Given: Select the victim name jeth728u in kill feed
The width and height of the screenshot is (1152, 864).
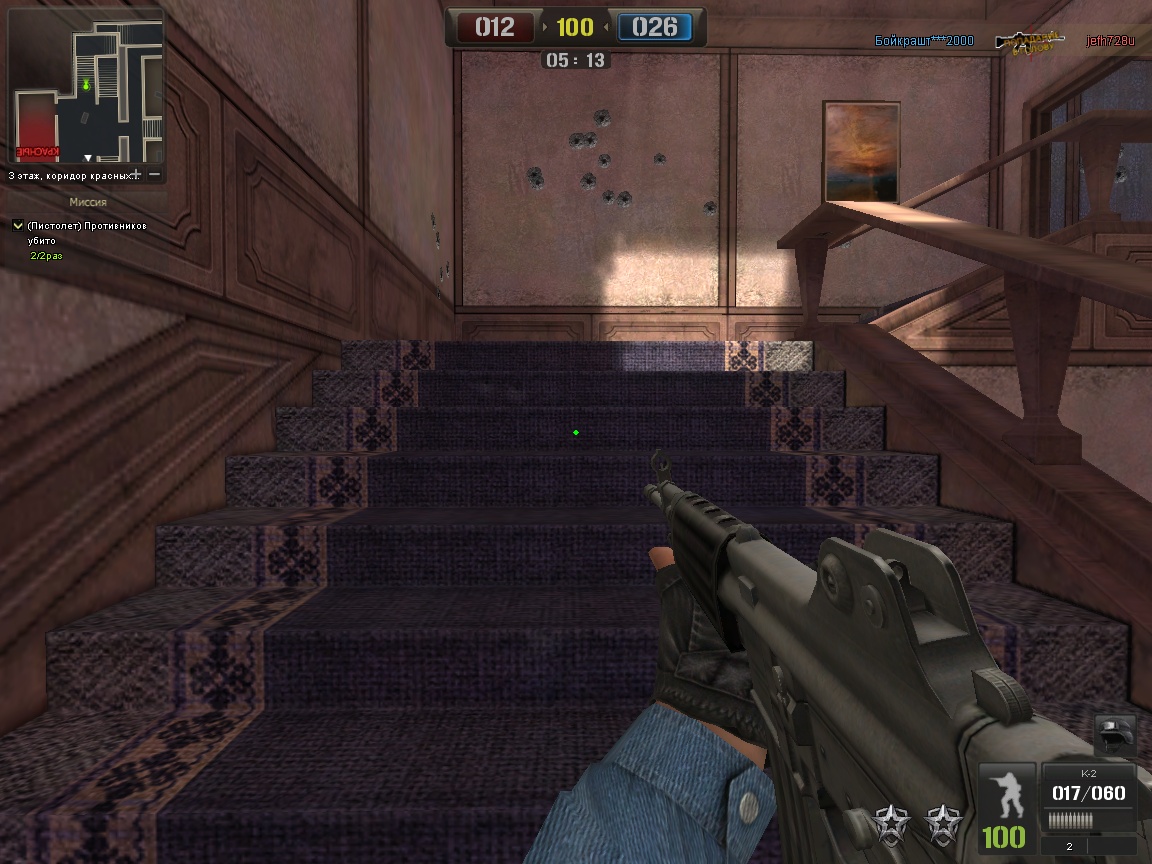Looking at the screenshot, I should [1111, 41].
